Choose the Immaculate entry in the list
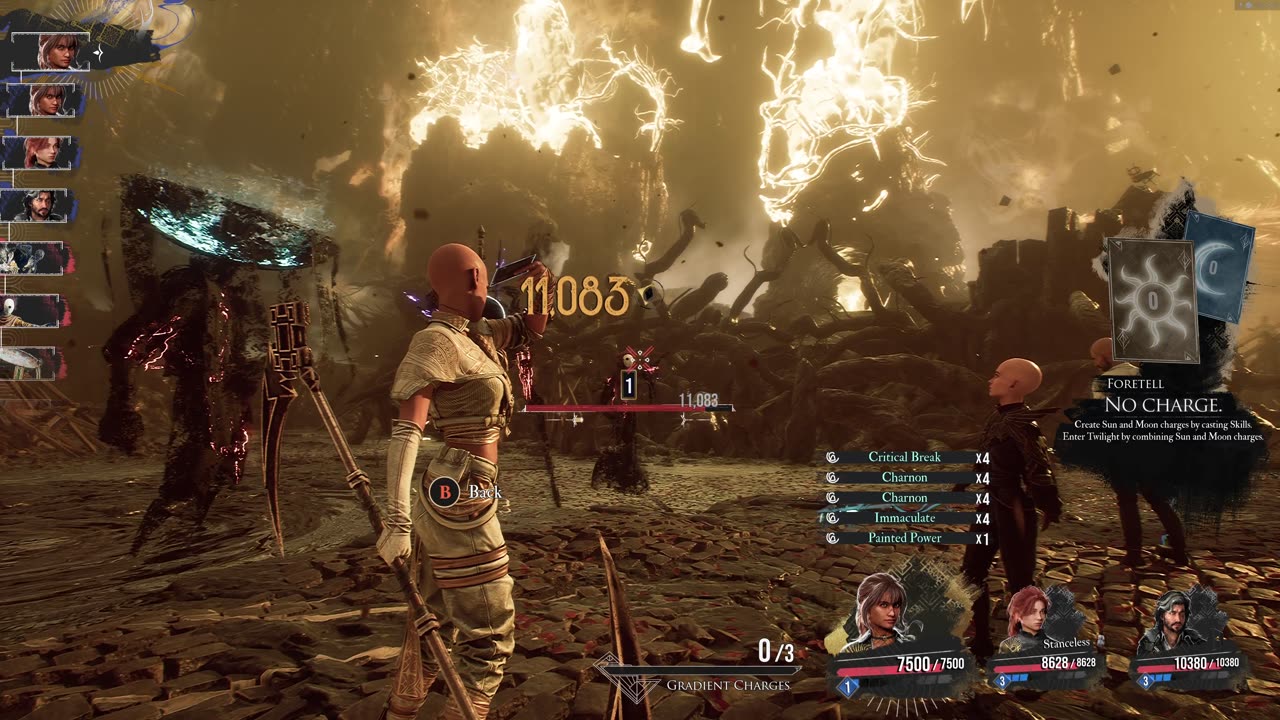This screenshot has width=1280, height=720. [904, 518]
